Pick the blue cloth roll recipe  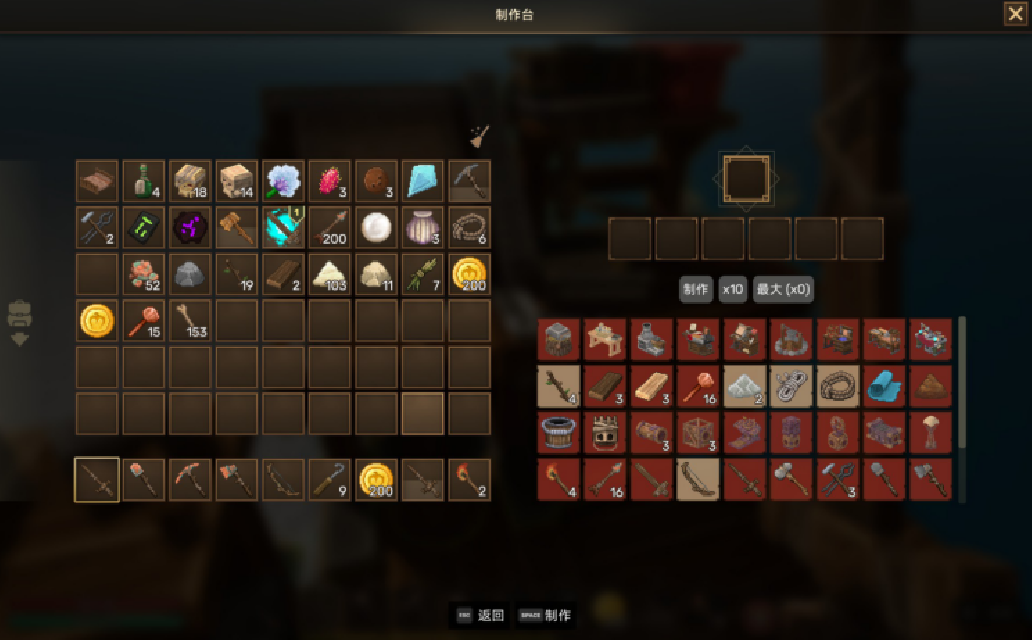(883, 386)
